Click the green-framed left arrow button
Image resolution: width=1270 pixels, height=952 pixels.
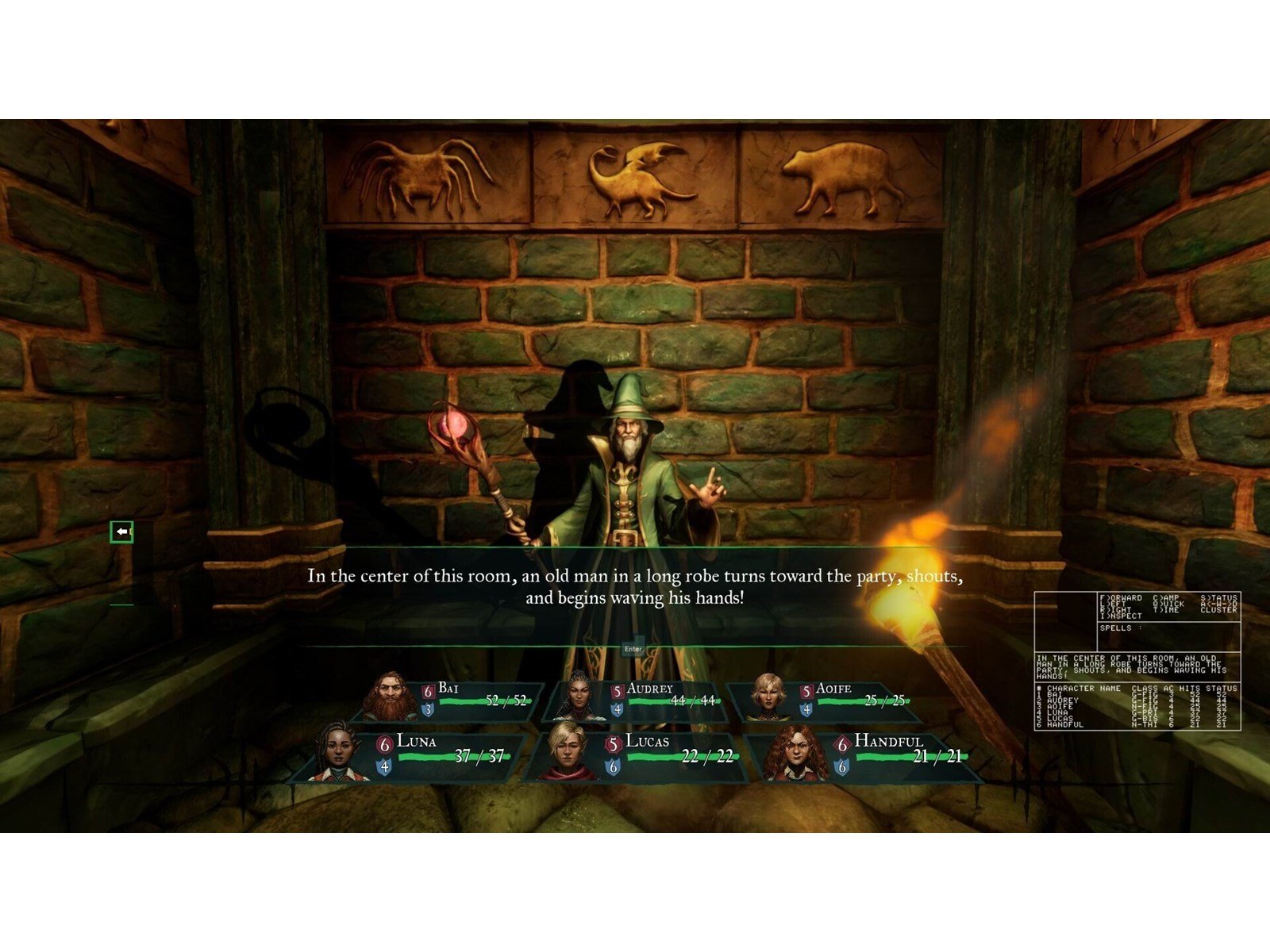pos(121,532)
